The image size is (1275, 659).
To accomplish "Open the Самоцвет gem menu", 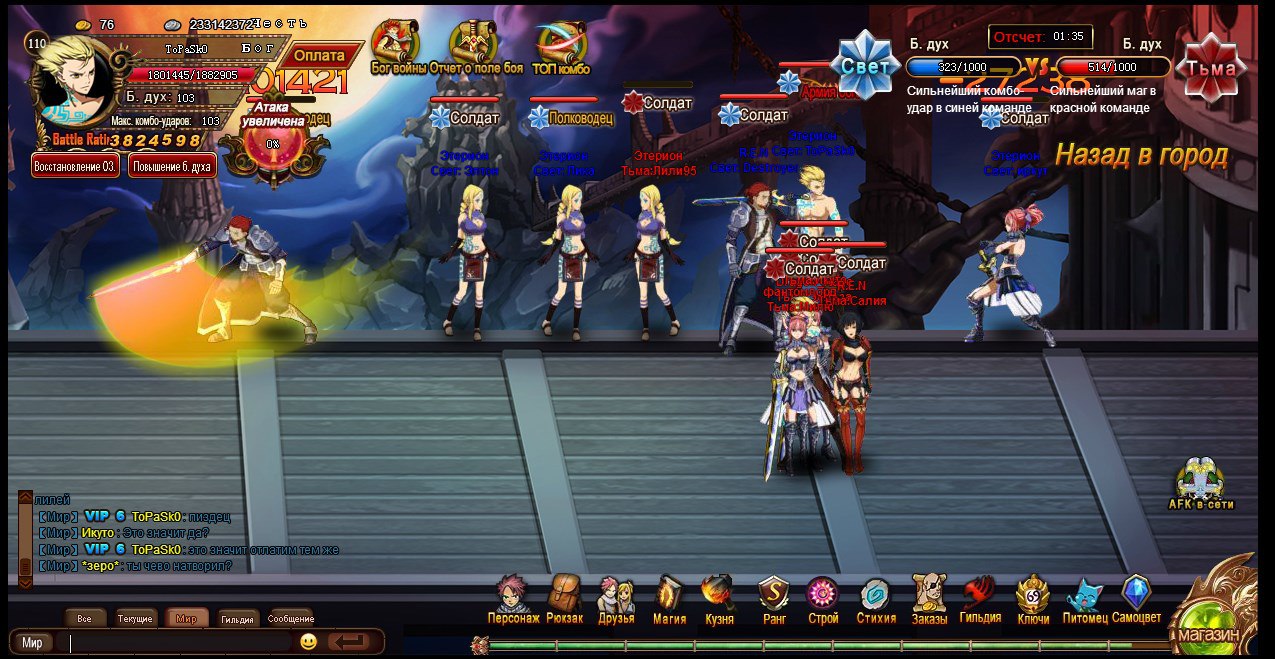I will pyautogui.click(x=1136, y=598).
